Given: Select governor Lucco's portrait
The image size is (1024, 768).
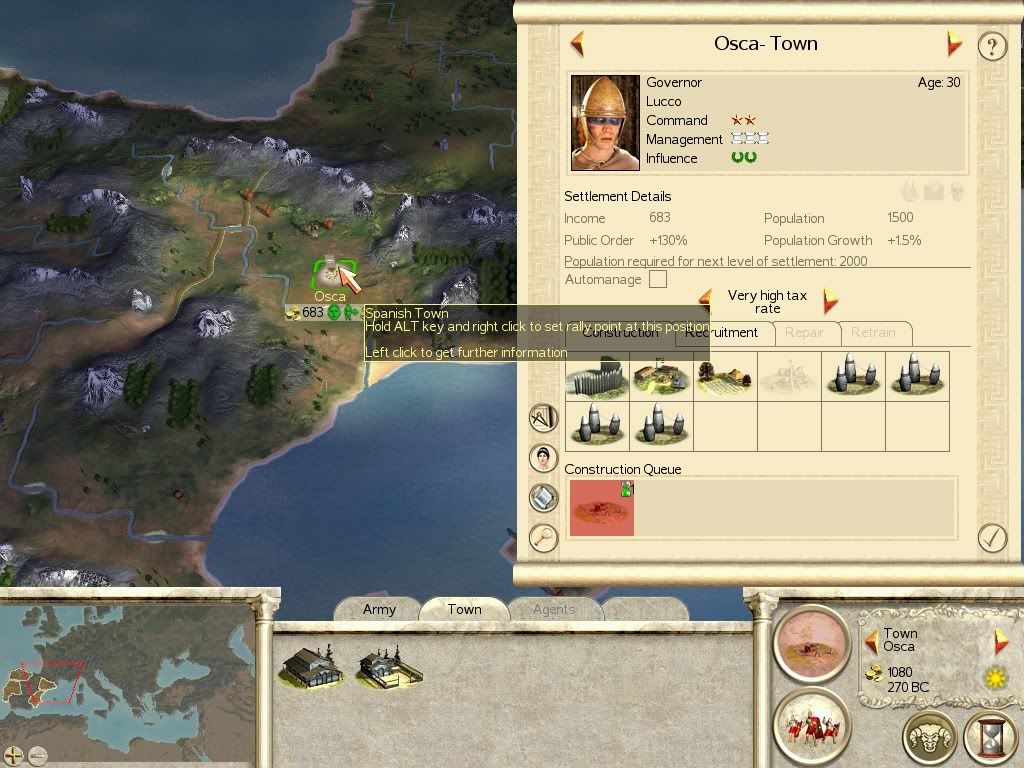Looking at the screenshot, I should (605, 122).
